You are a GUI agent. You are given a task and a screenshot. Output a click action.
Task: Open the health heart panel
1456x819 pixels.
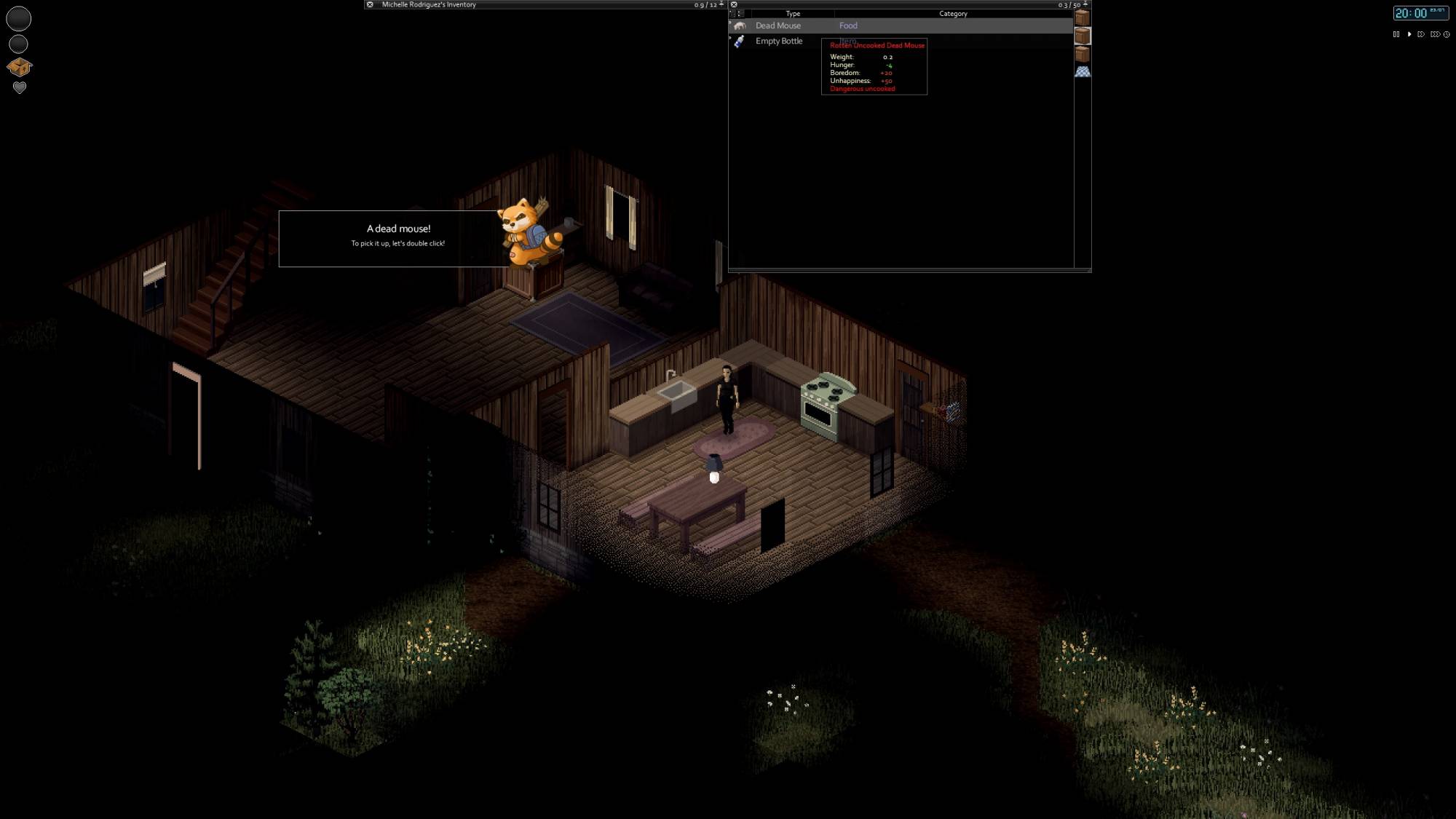(x=20, y=87)
